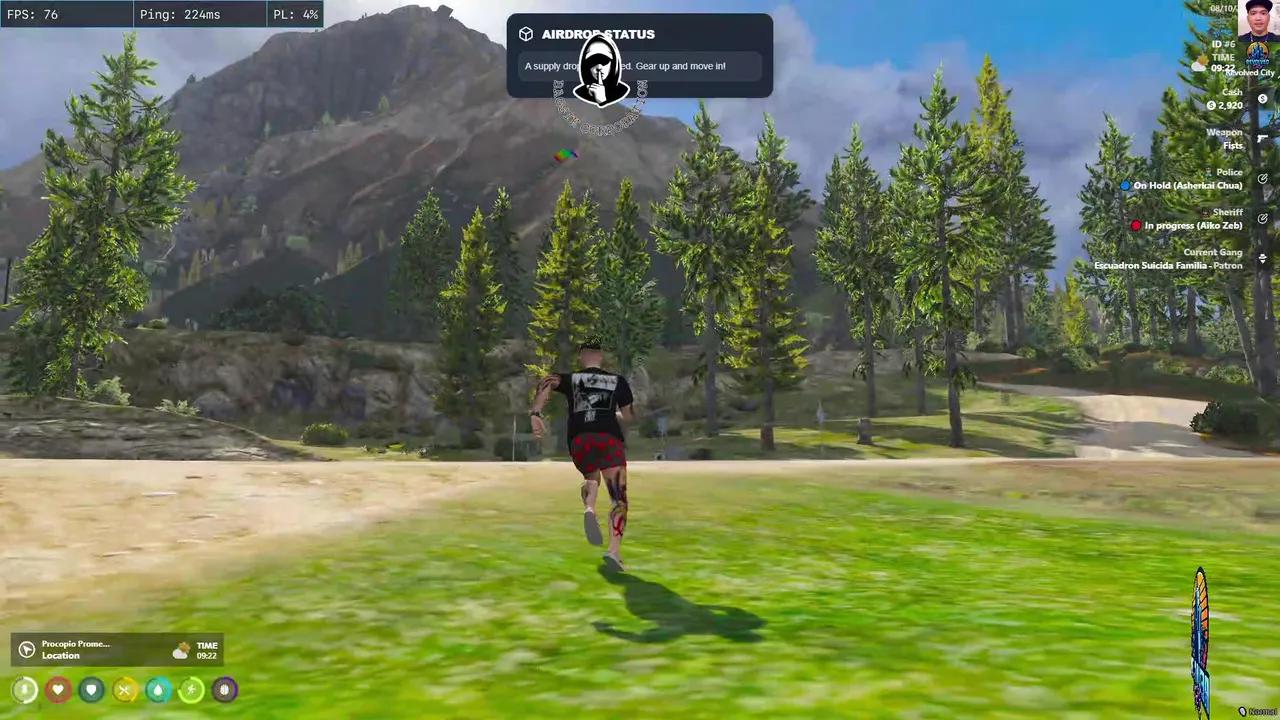The image size is (1280, 720).
Task: Click the Police status icon
Action: (1262, 179)
